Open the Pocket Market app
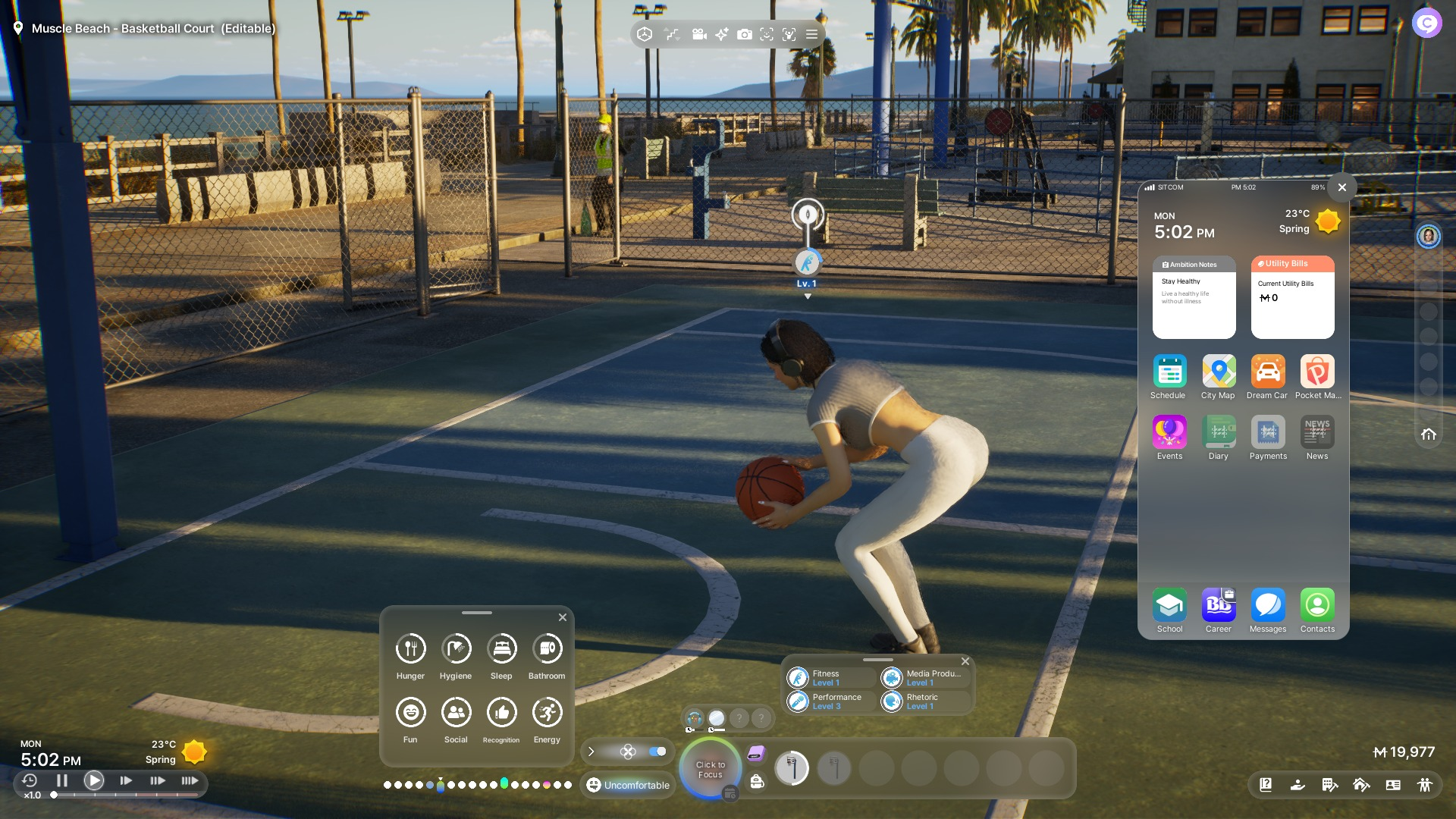Screen dimensions: 1456x819 pos(1317,372)
